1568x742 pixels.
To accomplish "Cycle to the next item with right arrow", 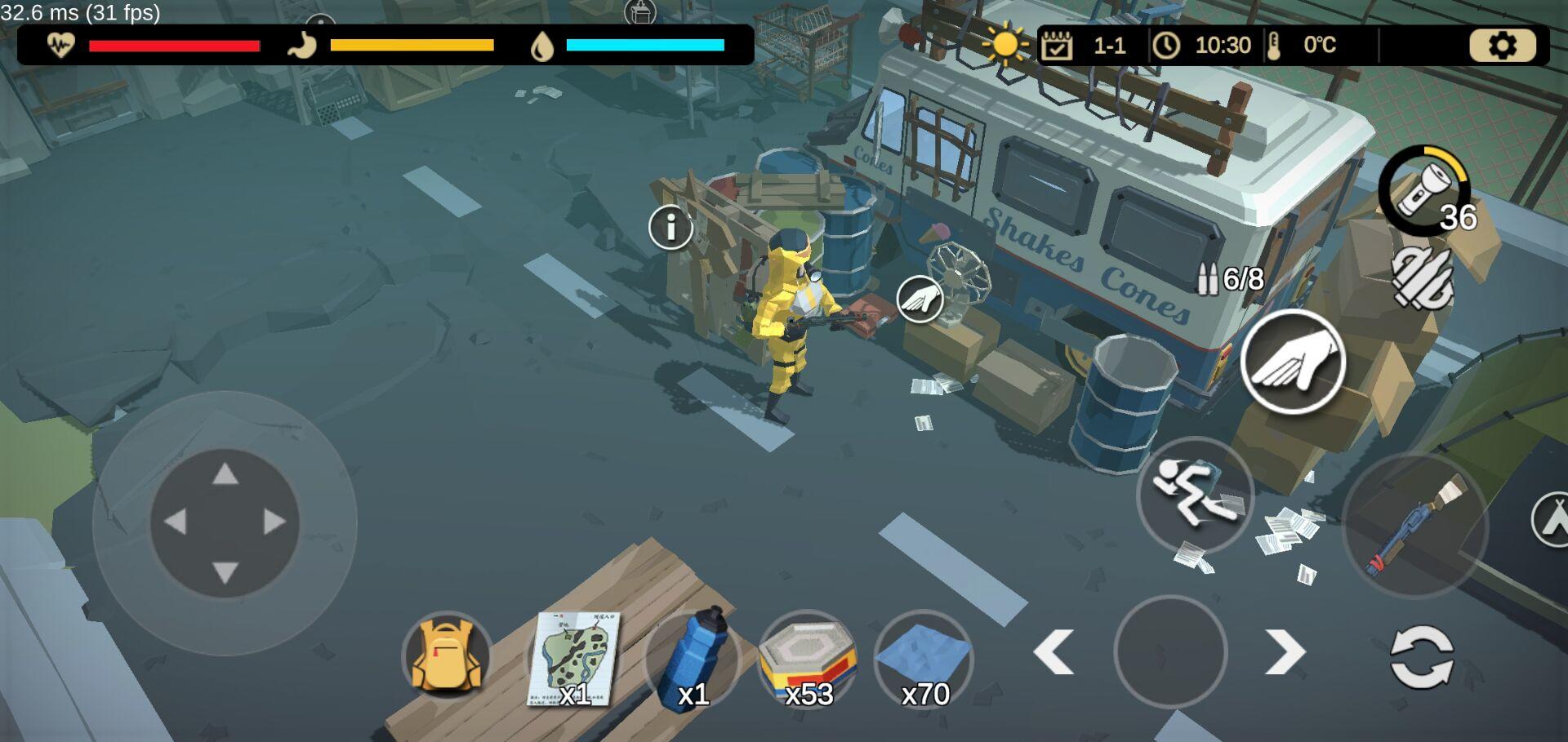I will (x=1285, y=652).
